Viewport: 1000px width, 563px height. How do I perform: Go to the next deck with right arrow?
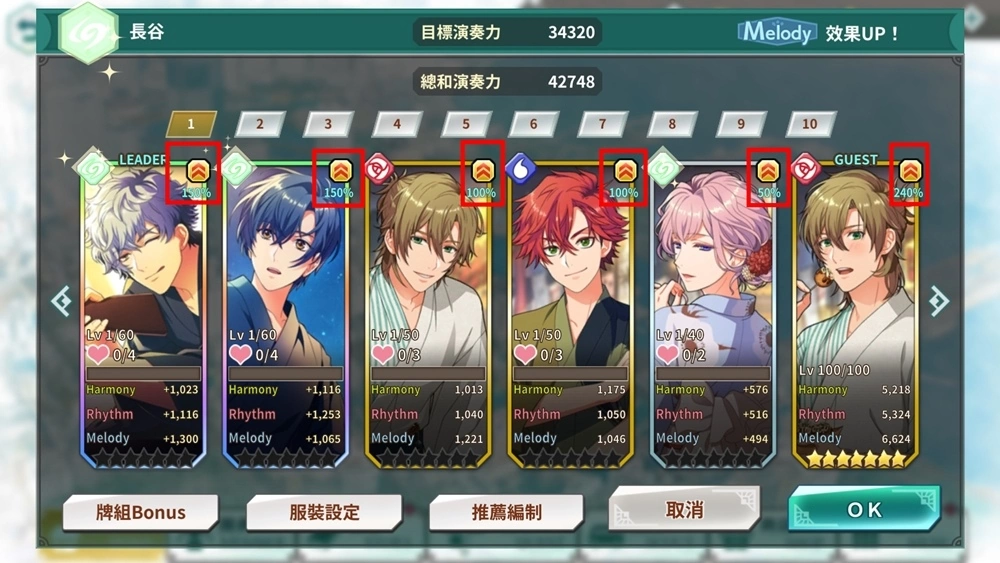(x=938, y=300)
